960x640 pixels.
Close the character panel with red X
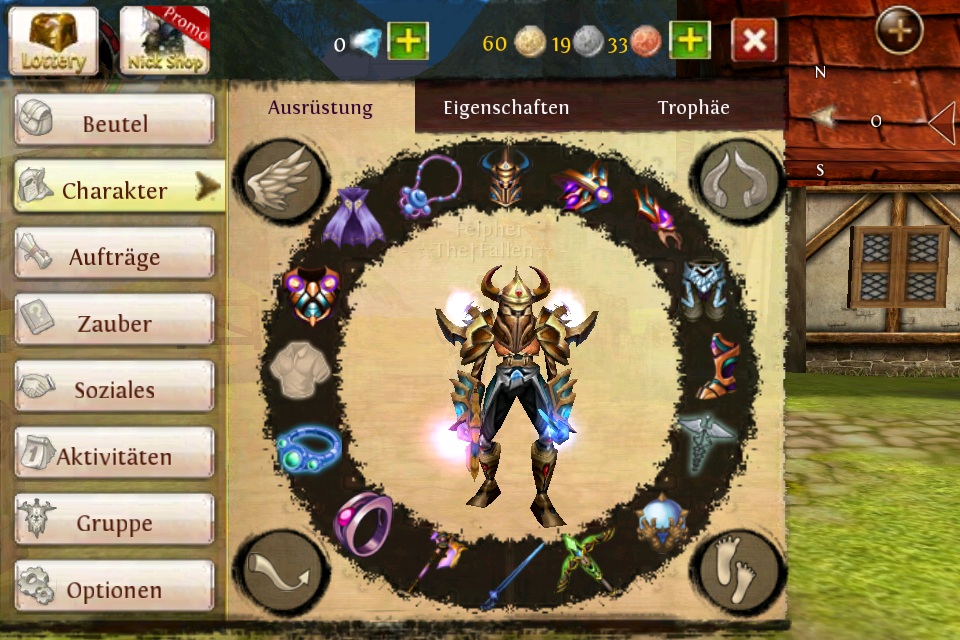pos(754,41)
